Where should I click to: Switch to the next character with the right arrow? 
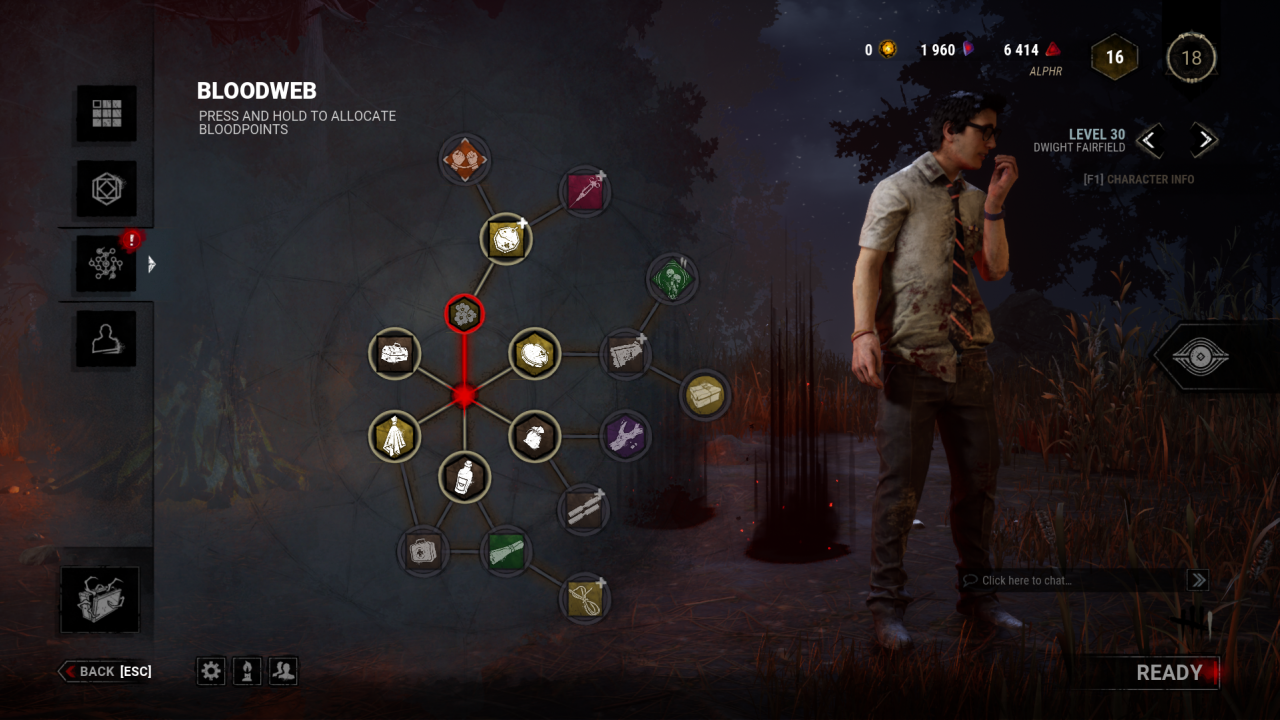pyautogui.click(x=1203, y=141)
